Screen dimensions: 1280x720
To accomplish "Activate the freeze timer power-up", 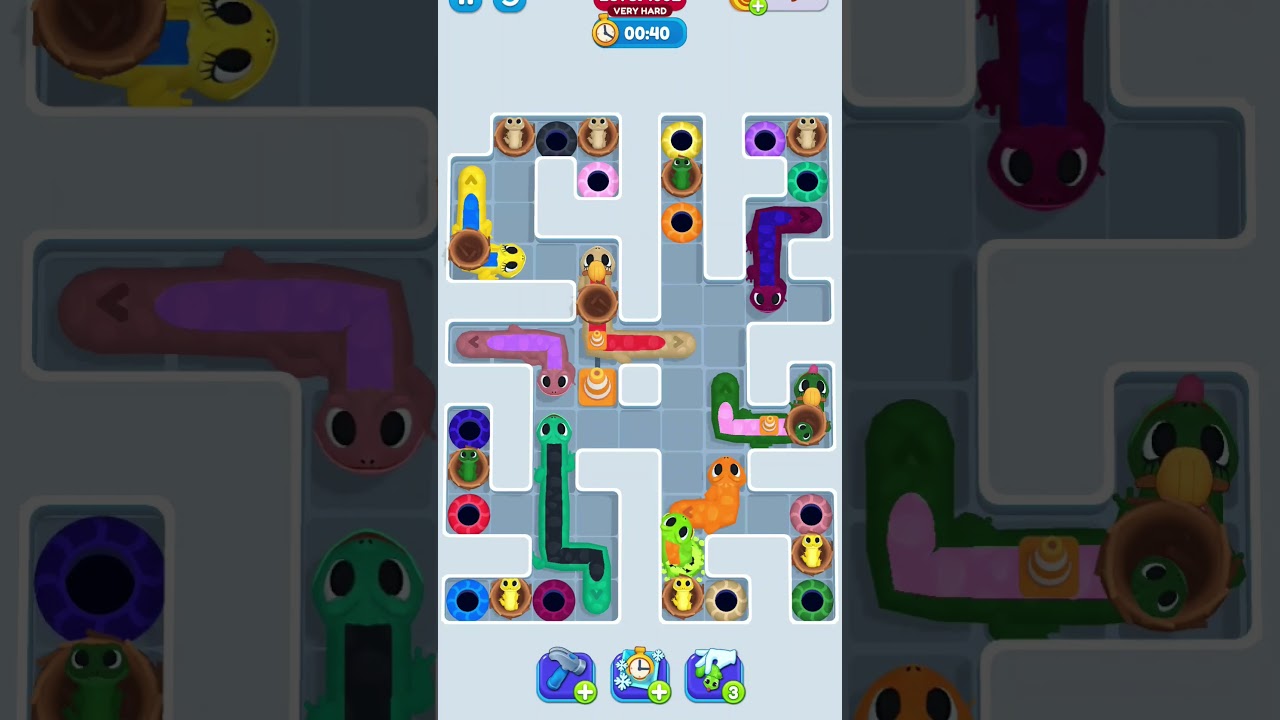I will click(640, 673).
